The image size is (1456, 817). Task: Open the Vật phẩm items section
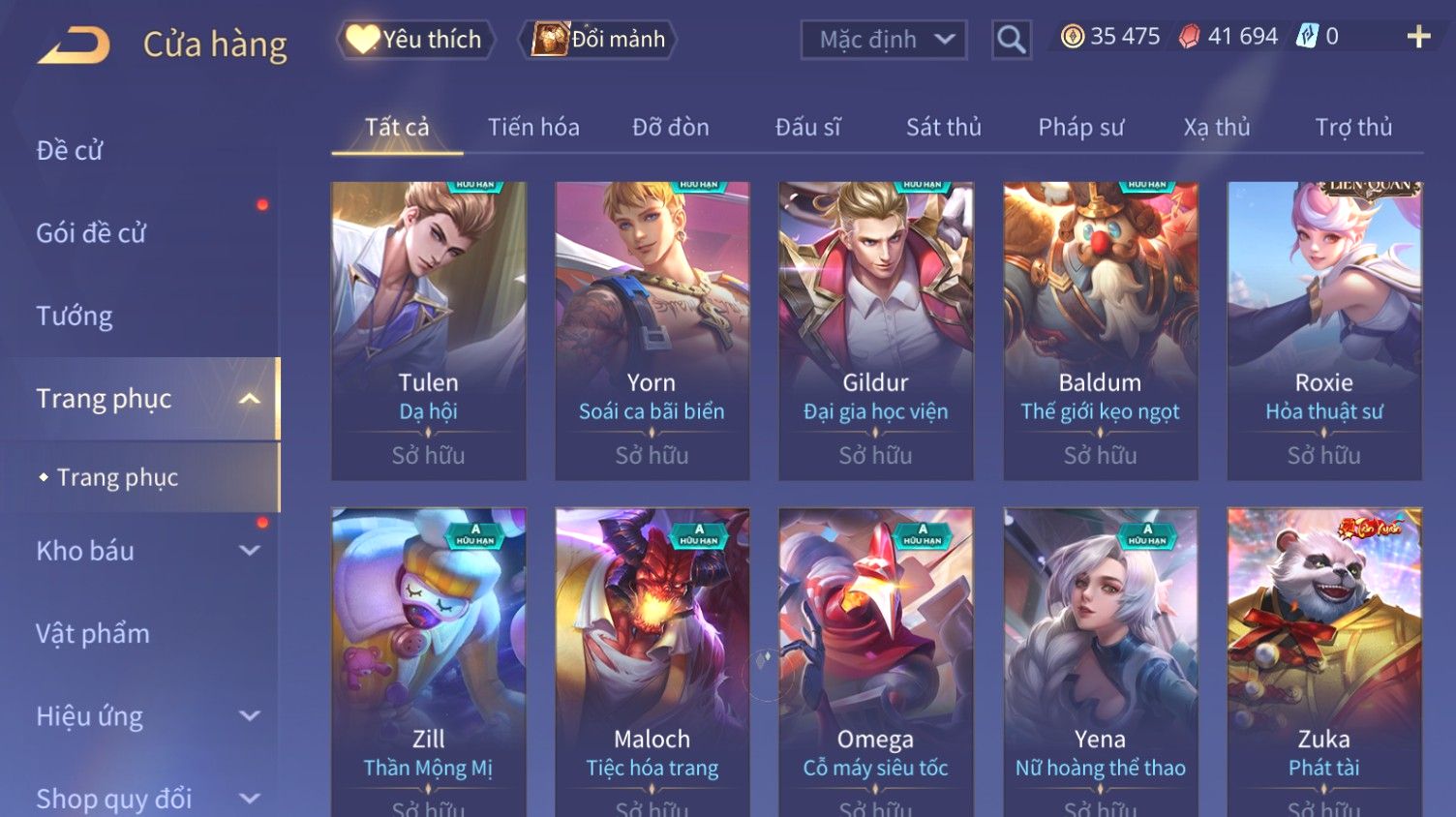point(93,633)
